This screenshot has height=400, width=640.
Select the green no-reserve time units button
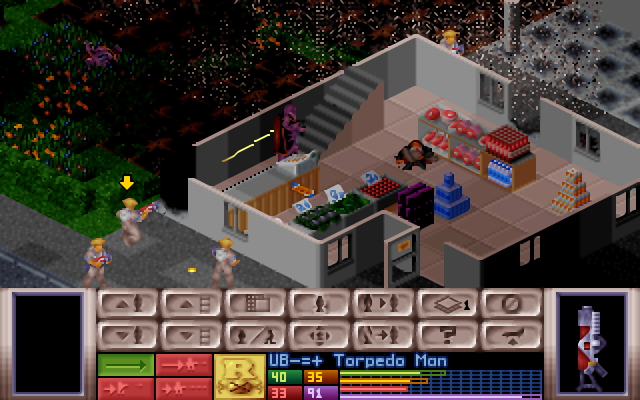[x=125, y=365]
